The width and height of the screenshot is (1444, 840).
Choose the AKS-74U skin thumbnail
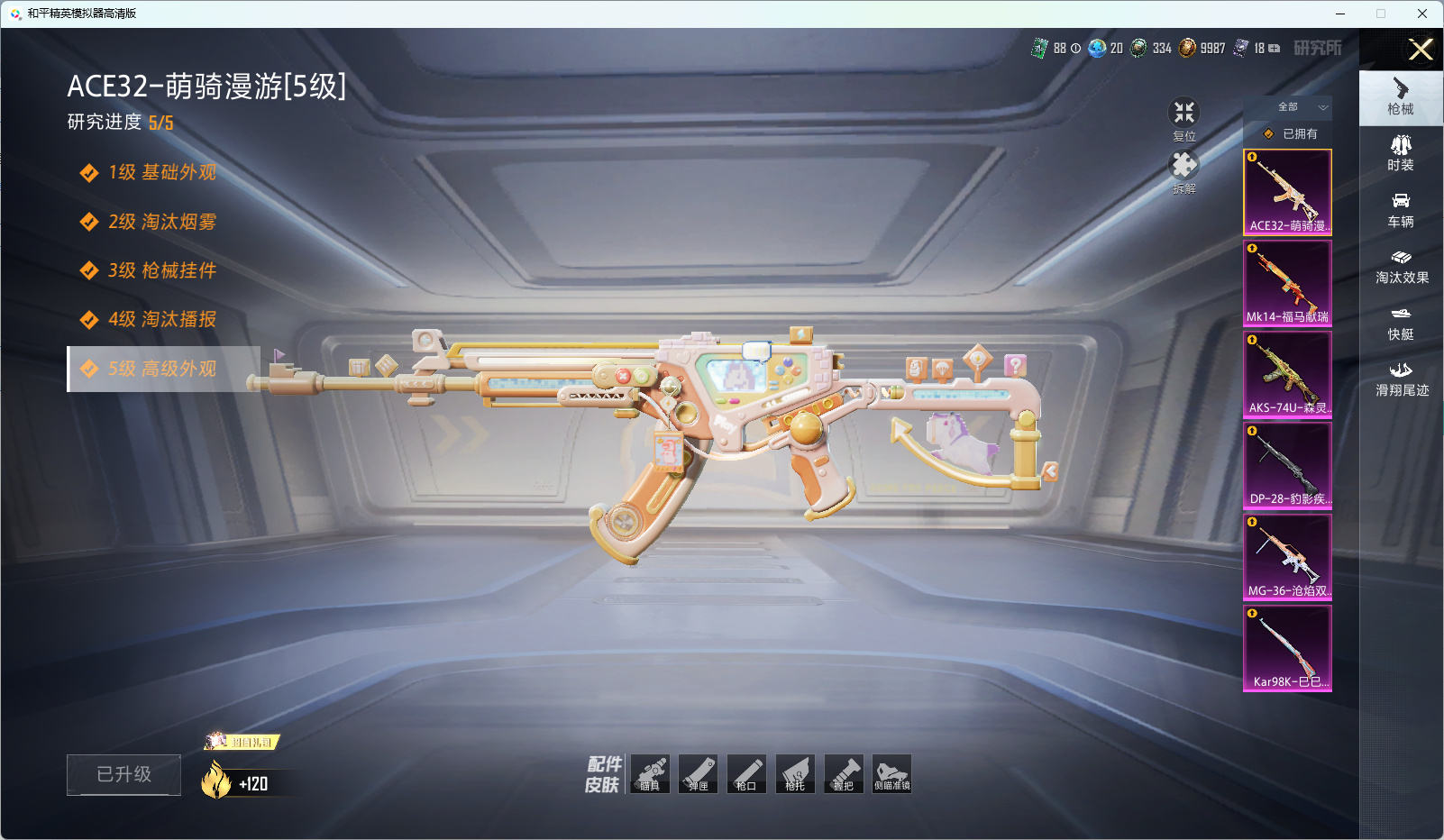(1287, 374)
